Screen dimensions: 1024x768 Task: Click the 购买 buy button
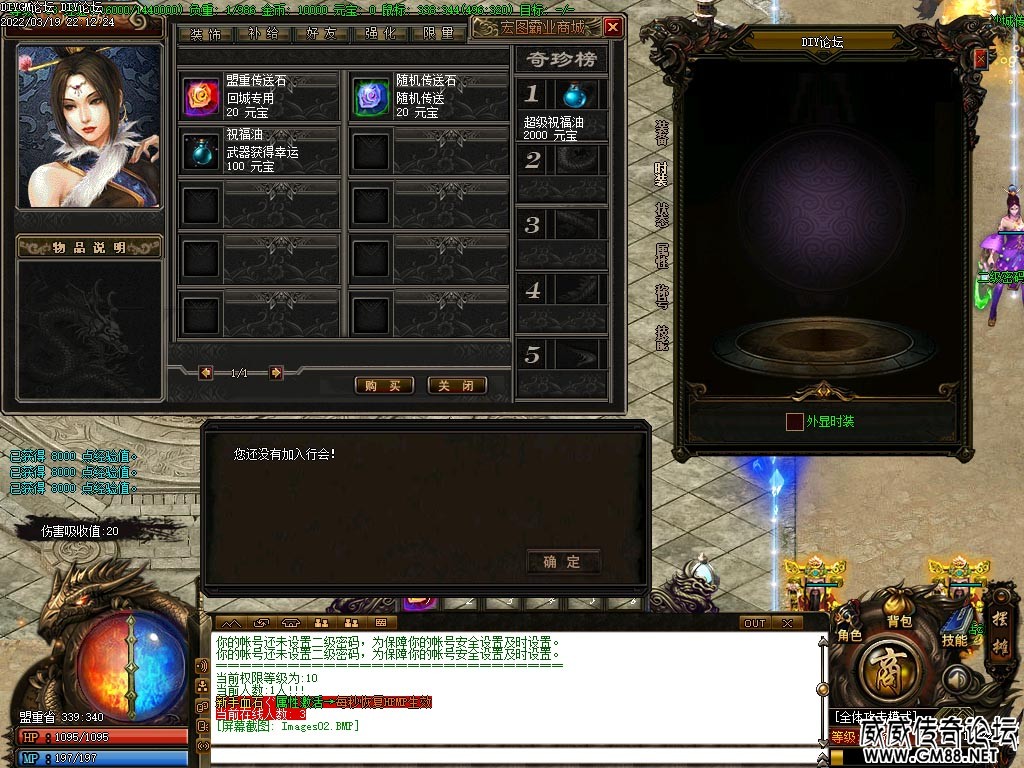click(x=384, y=386)
